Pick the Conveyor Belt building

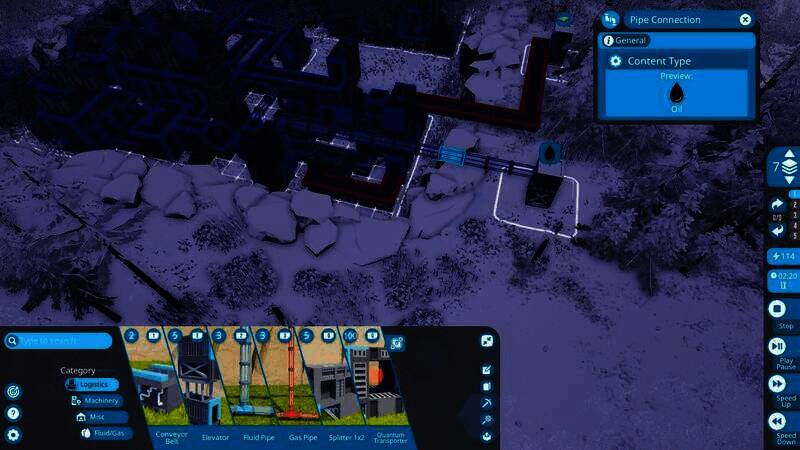(152, 386)
